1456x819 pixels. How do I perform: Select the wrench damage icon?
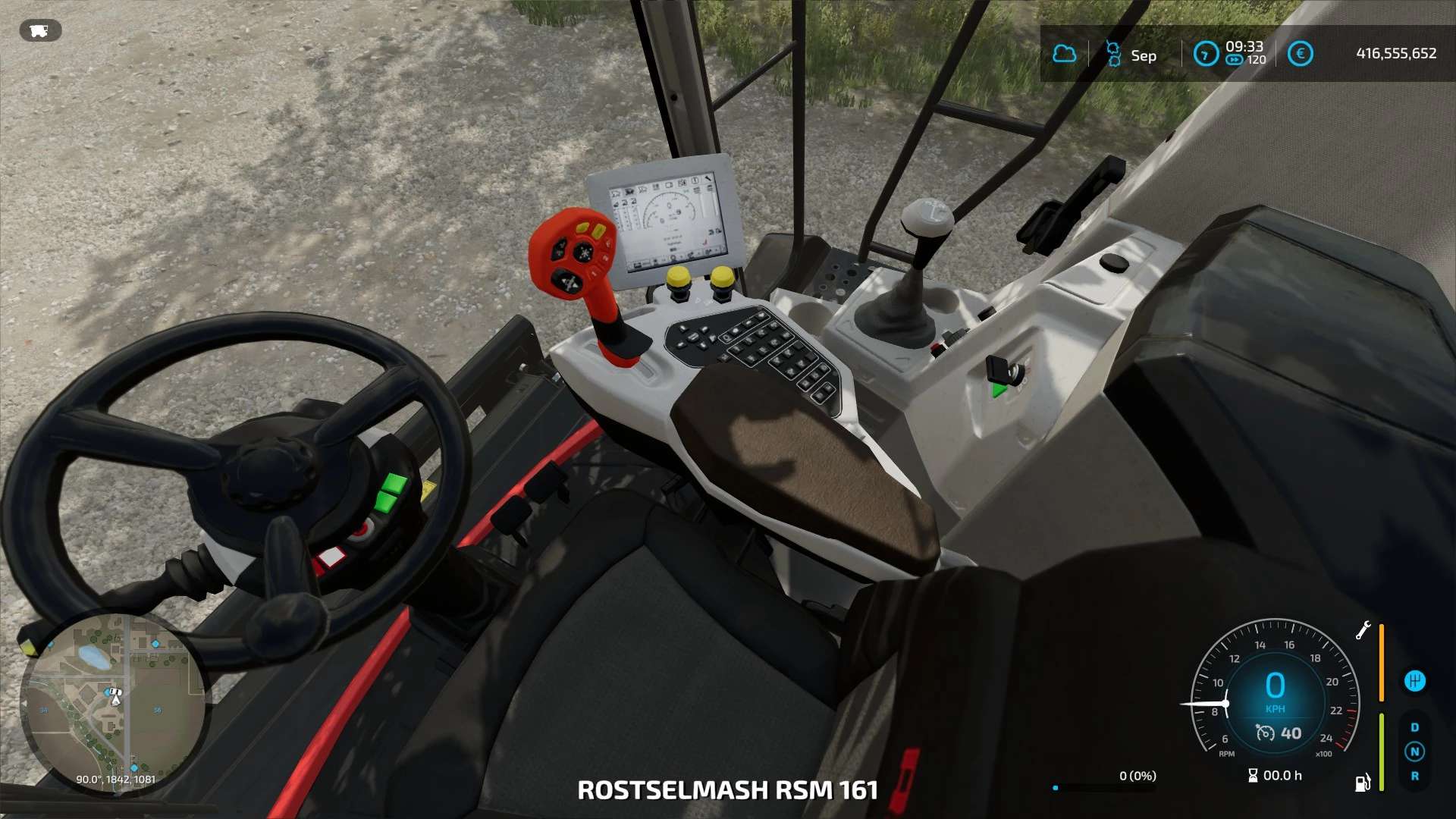click(x=1363, y=630)
